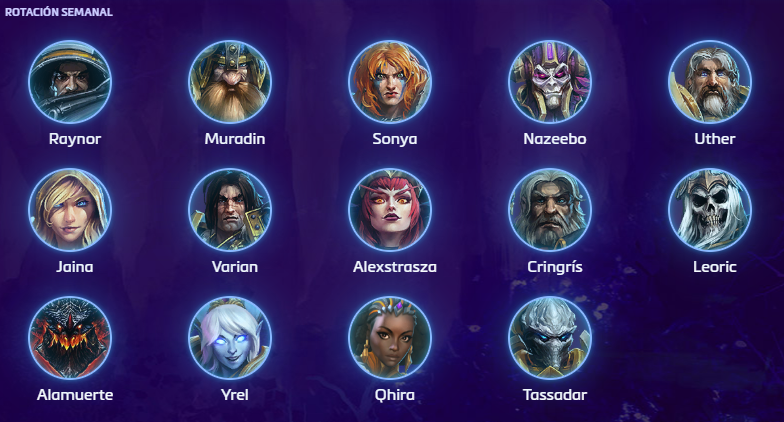Choose Yrel from the rotation
Screen dimensions: 784x422
click(x=230, y=337)
